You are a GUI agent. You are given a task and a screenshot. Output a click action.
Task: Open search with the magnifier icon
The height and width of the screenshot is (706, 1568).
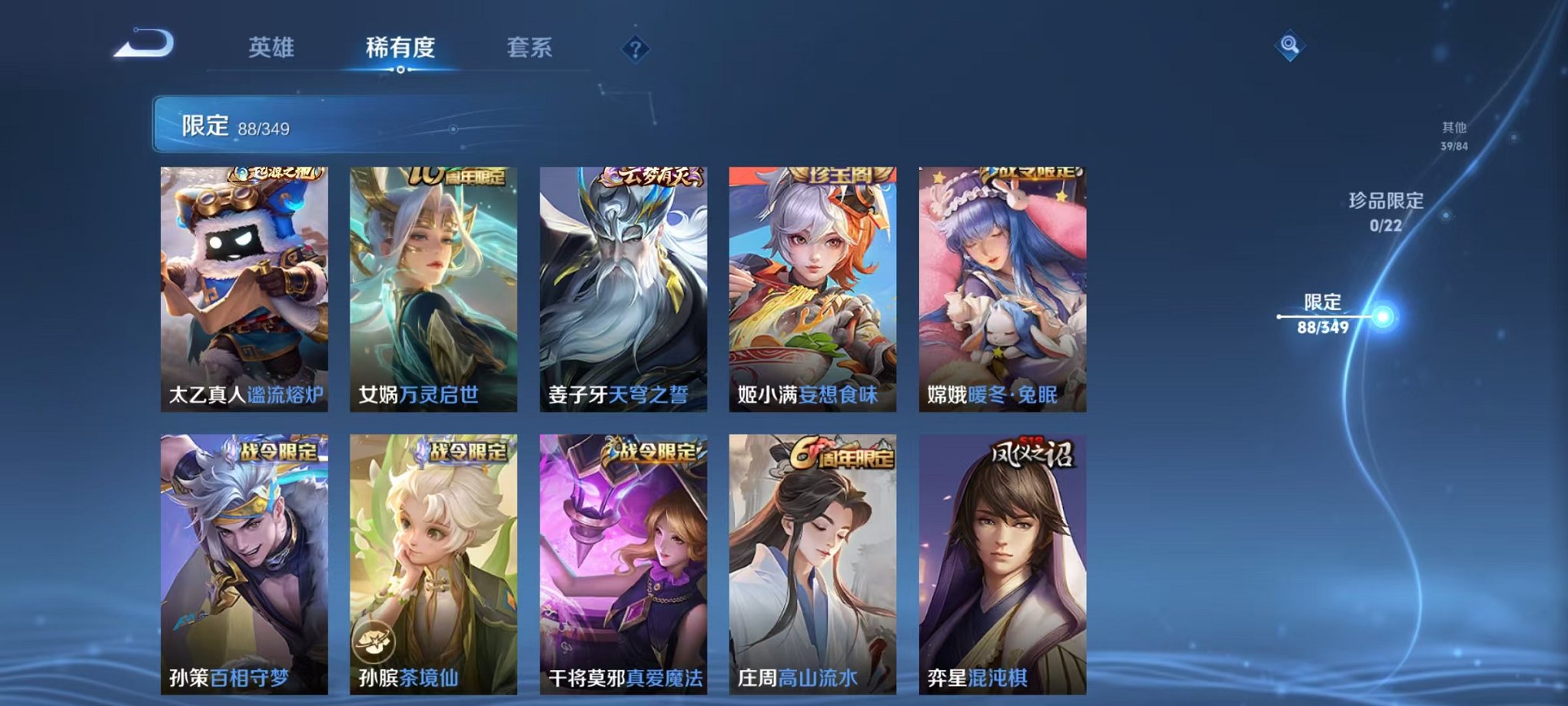point(1291,45)
